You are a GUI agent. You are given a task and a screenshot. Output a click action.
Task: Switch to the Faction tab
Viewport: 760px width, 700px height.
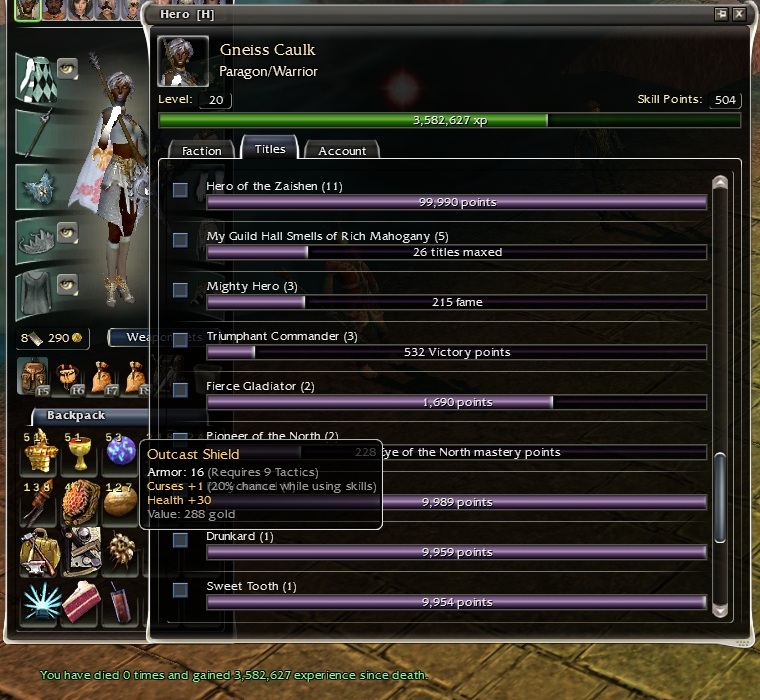click(x=201, y=151)
